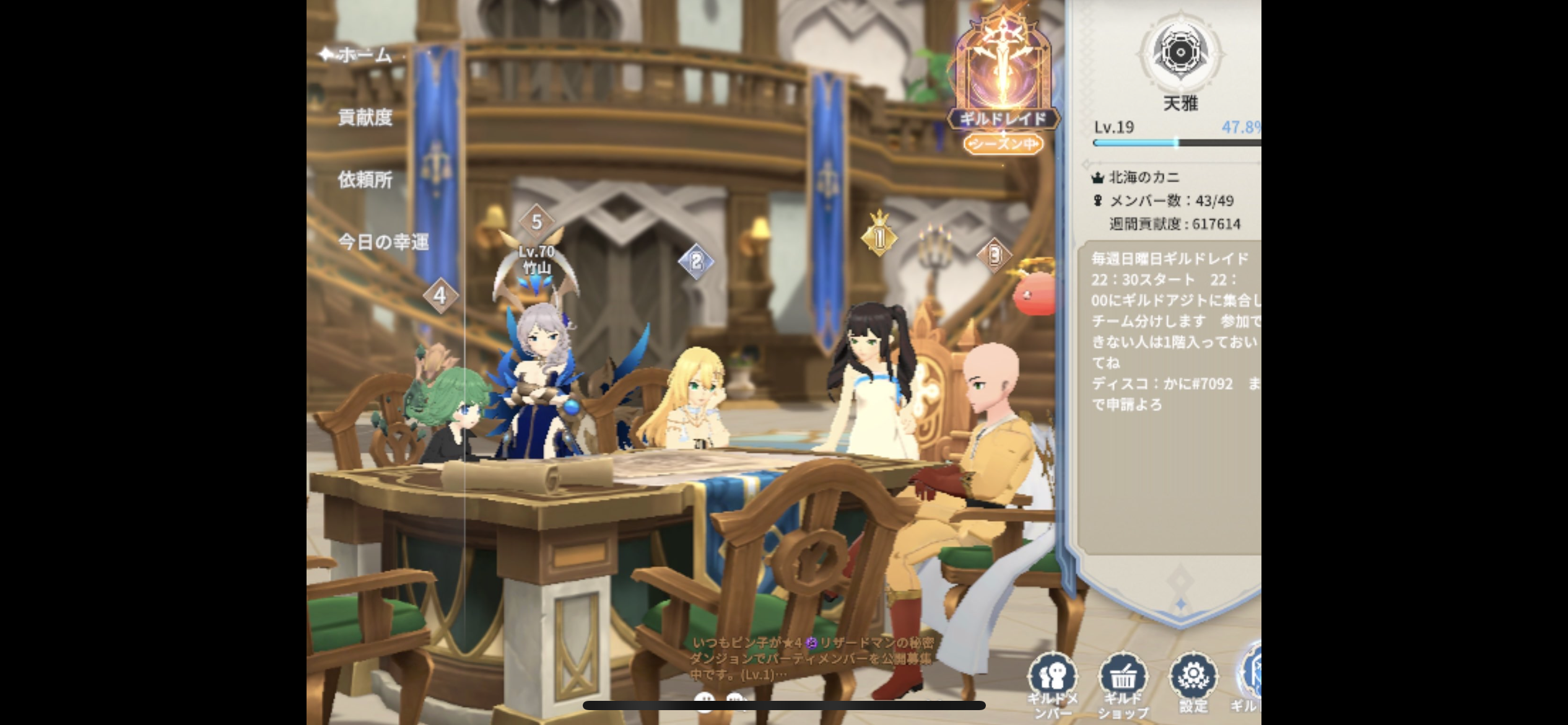
Task: Open the 依頼所 request board
Action: (x=365, y=180)
